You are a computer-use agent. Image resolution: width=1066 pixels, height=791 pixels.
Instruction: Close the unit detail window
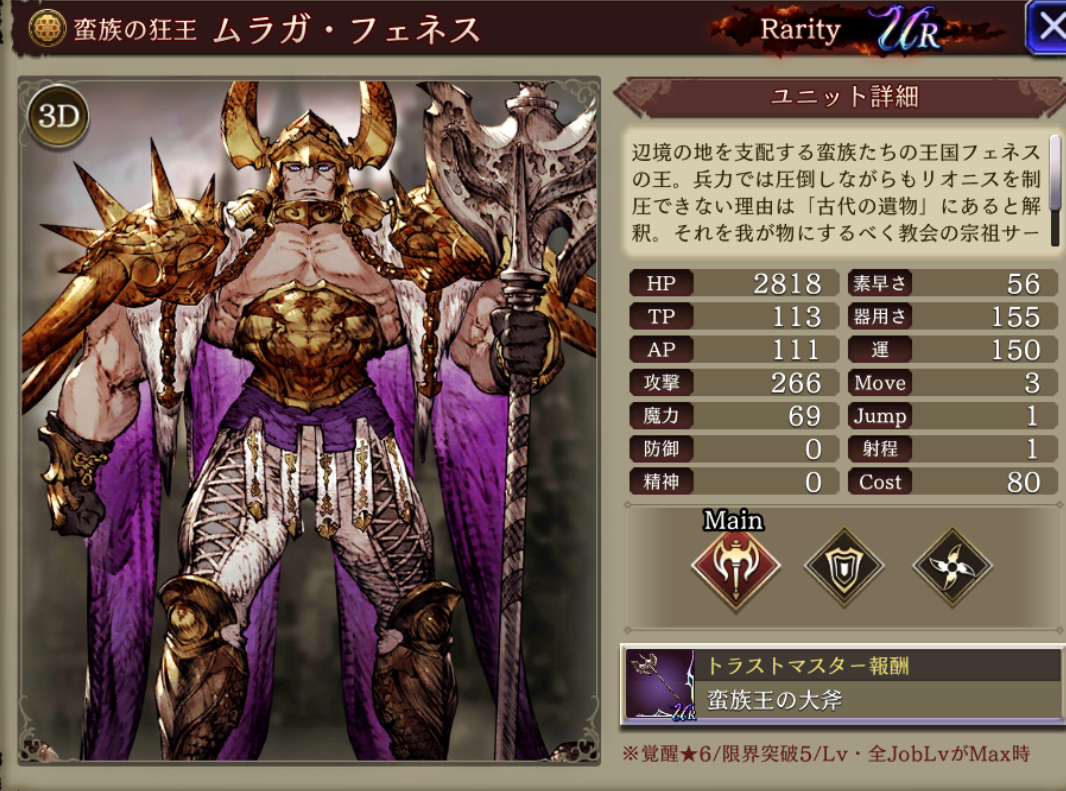coord(1047,27)
